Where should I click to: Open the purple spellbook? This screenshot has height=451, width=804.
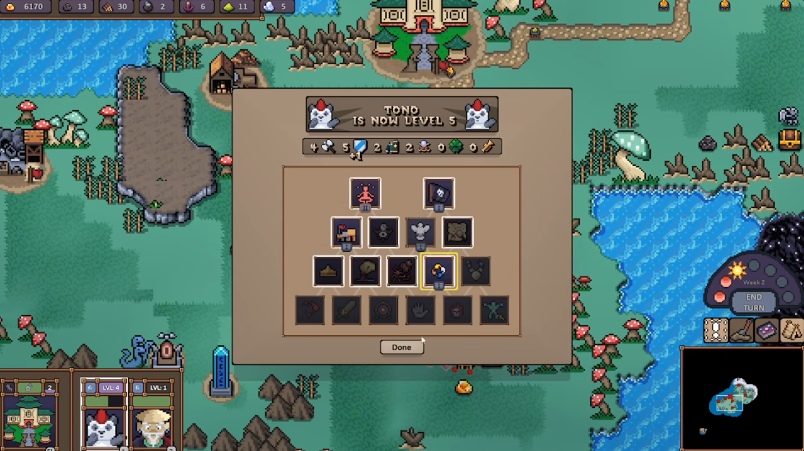pyautogui.click(x=767, y=330)
